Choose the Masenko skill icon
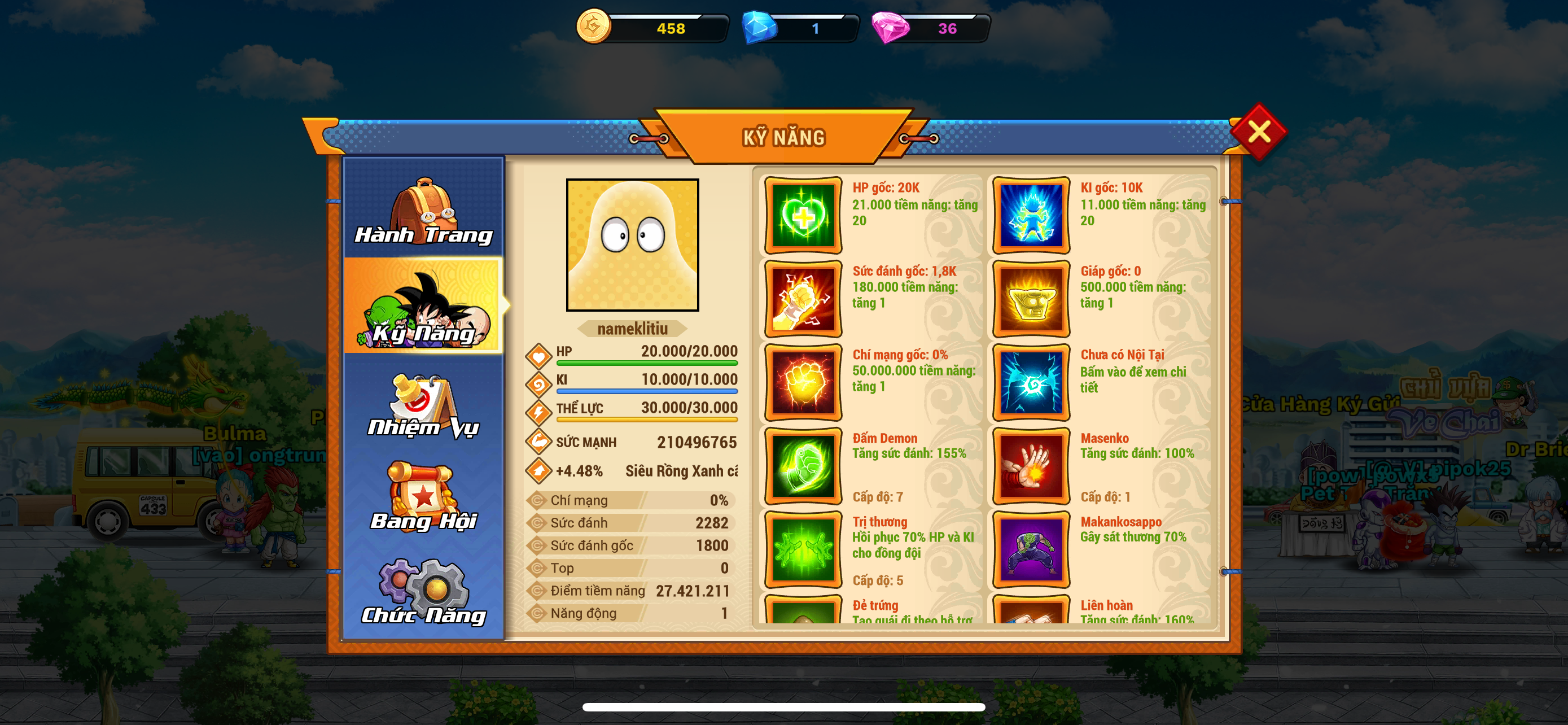This screenshot has width=1568, height=725. click(1031, 466)
